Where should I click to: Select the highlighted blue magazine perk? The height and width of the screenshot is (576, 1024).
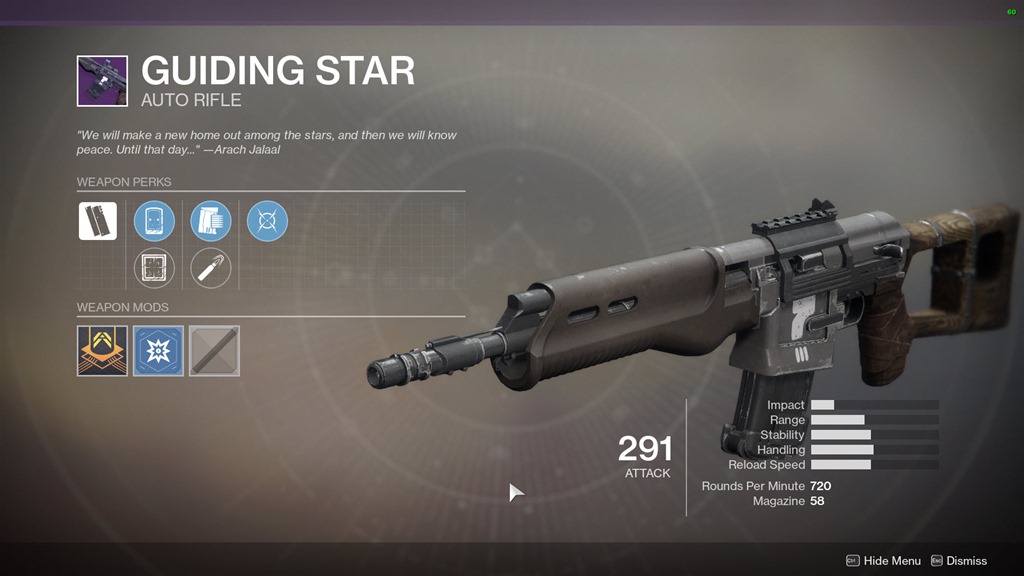[211, 221]
